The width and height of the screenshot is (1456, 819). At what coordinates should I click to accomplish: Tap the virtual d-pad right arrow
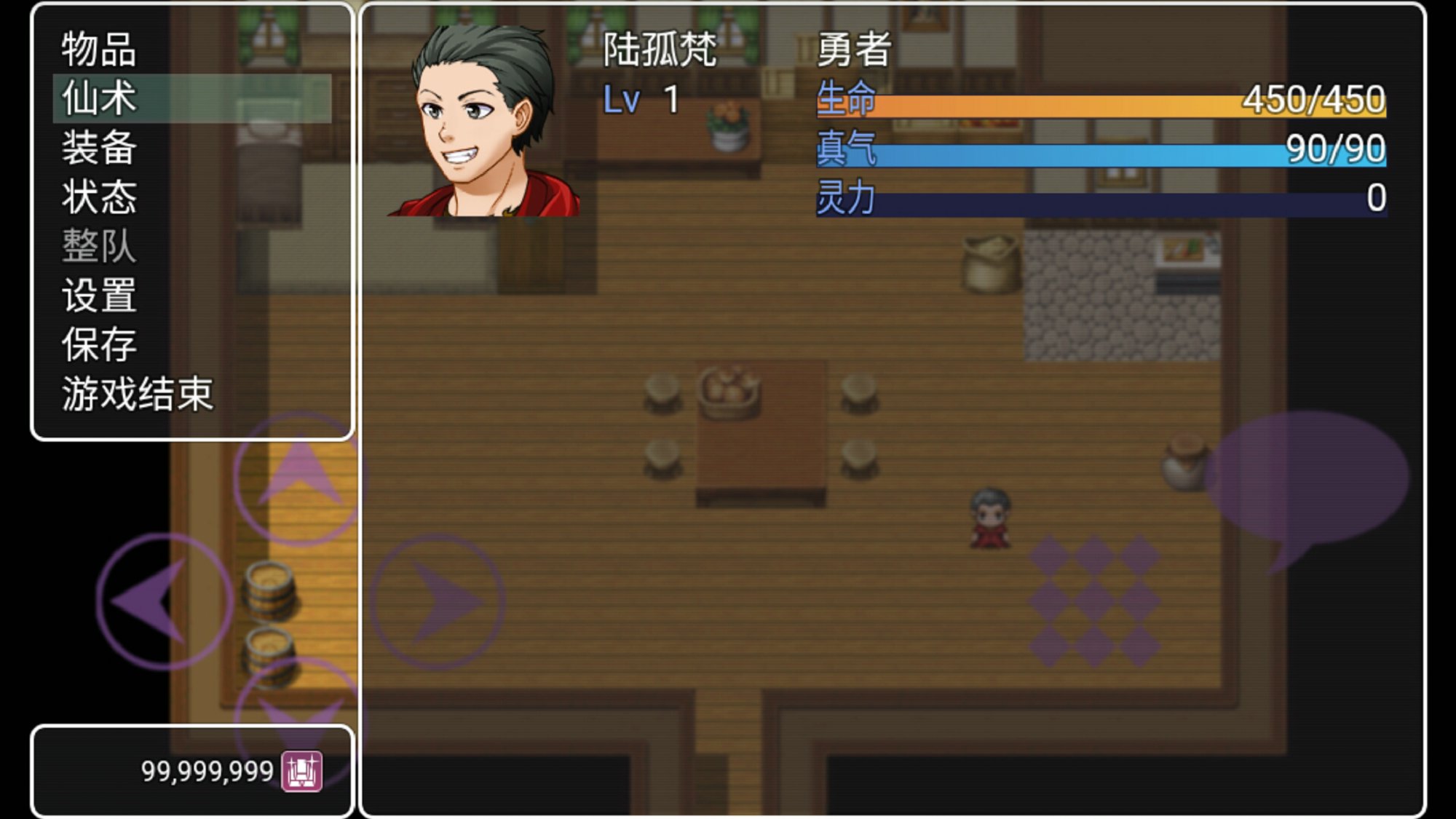click(438, 601)
